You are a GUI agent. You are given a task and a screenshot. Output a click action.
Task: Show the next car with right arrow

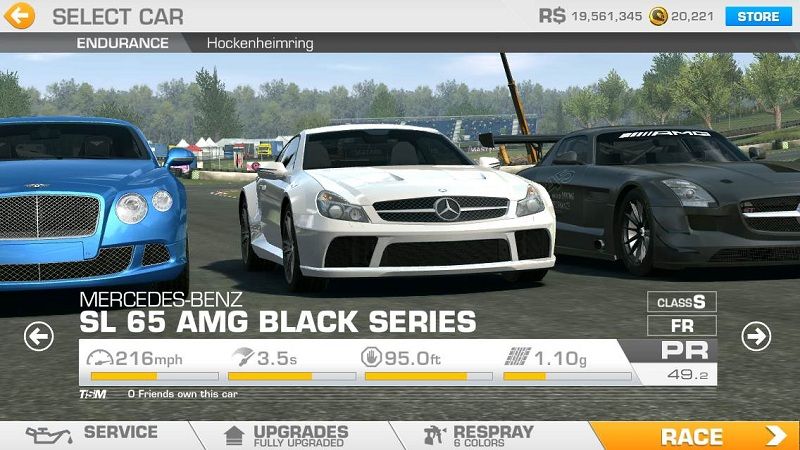tap(756, 337)
